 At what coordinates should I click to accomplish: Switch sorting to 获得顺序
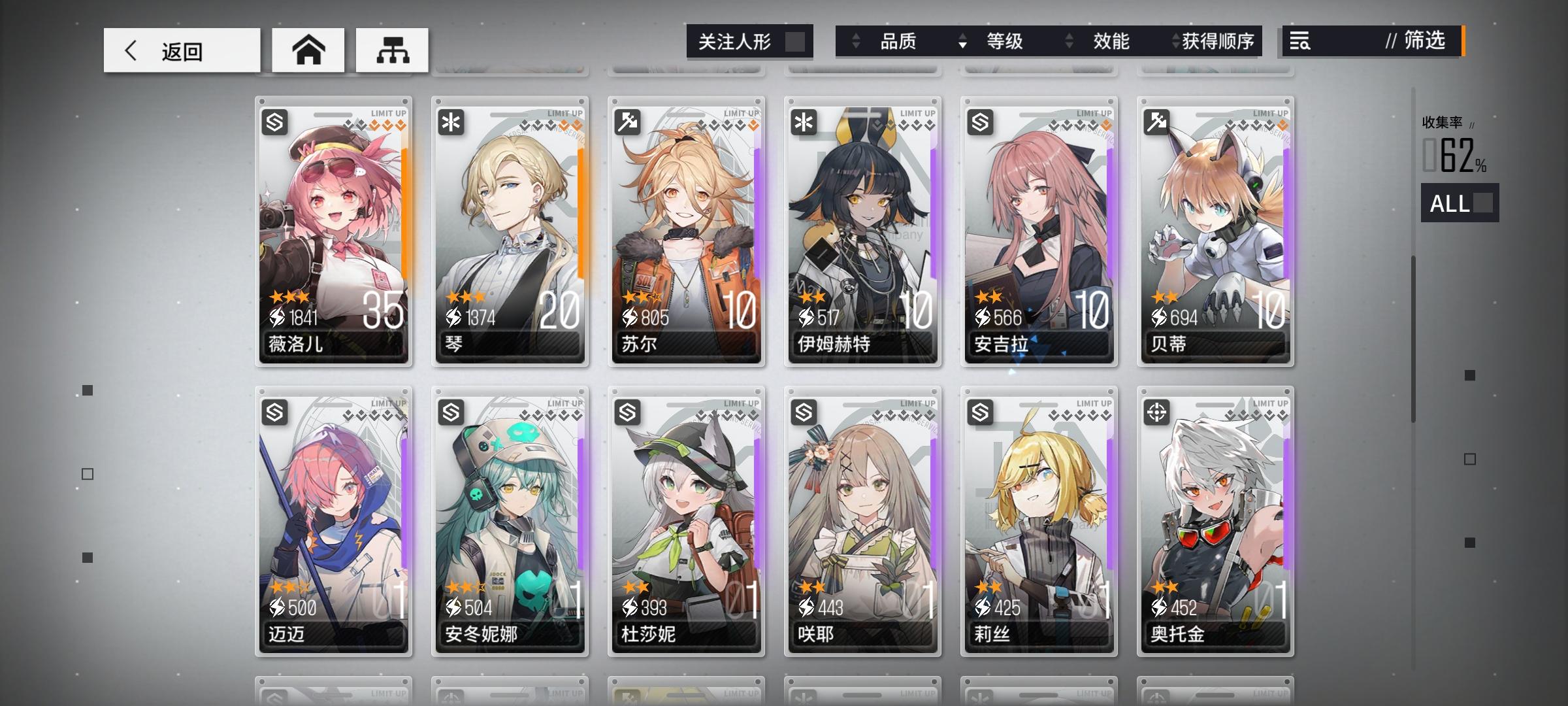point(1217,42)
